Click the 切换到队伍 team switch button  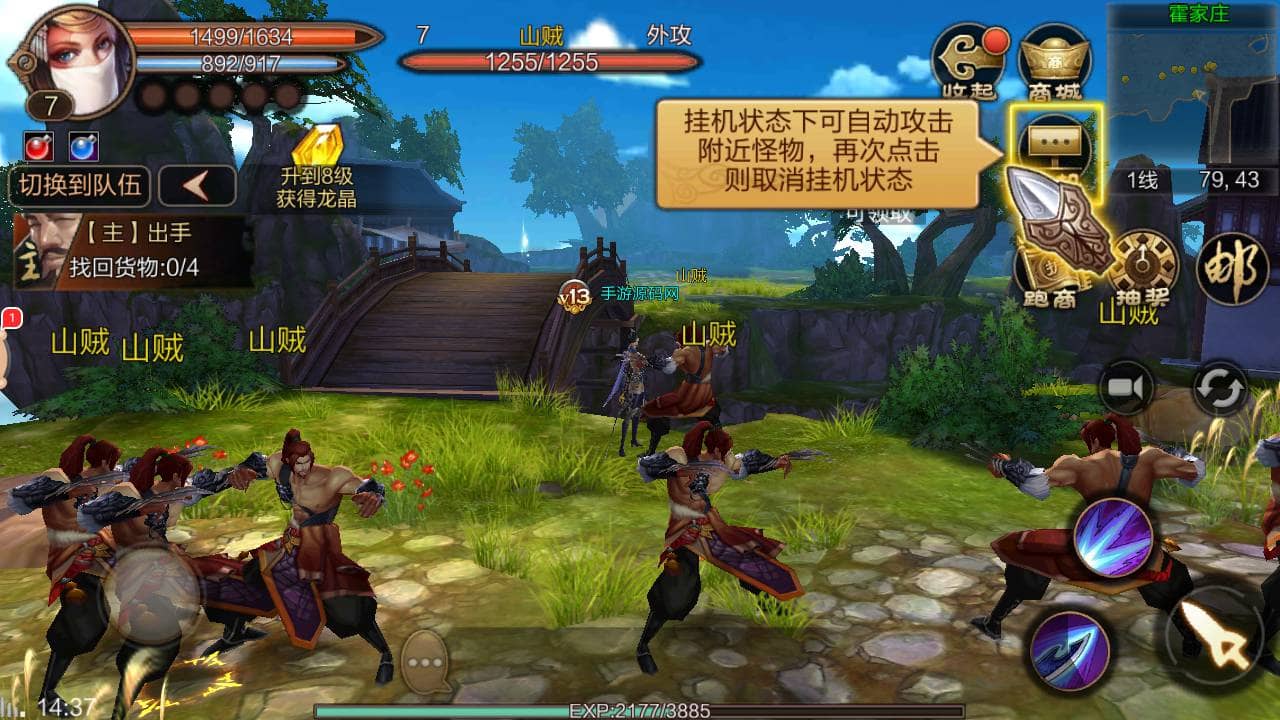click(x=80, y=186)
